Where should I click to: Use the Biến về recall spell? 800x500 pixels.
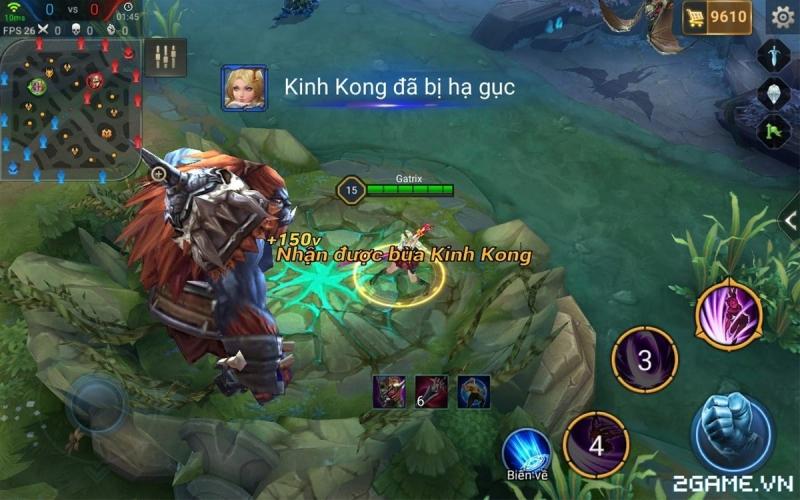point(526,453)
